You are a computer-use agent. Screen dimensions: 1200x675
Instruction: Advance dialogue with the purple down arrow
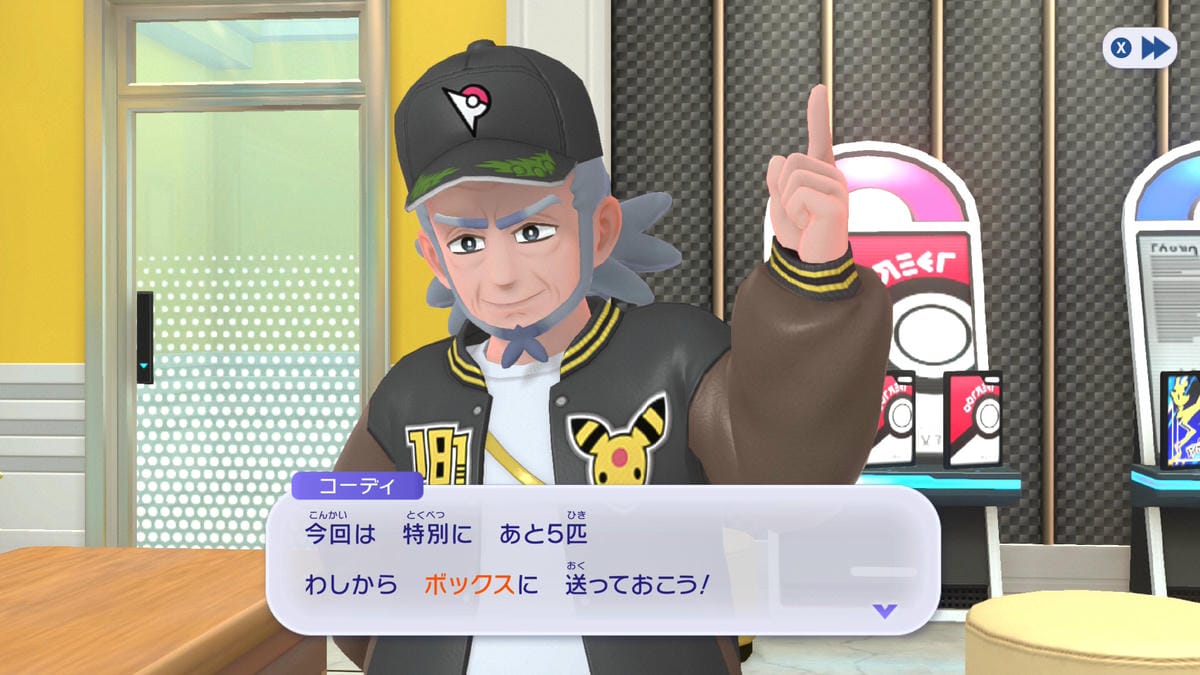point(884,610)
